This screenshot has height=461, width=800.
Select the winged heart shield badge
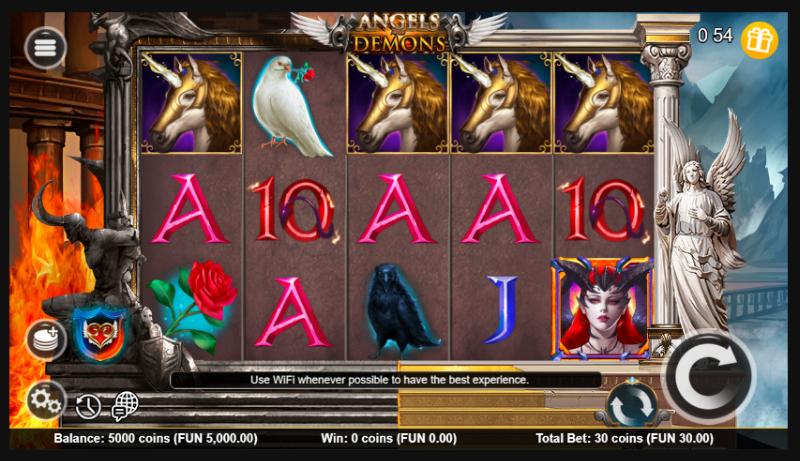[98, 335]
